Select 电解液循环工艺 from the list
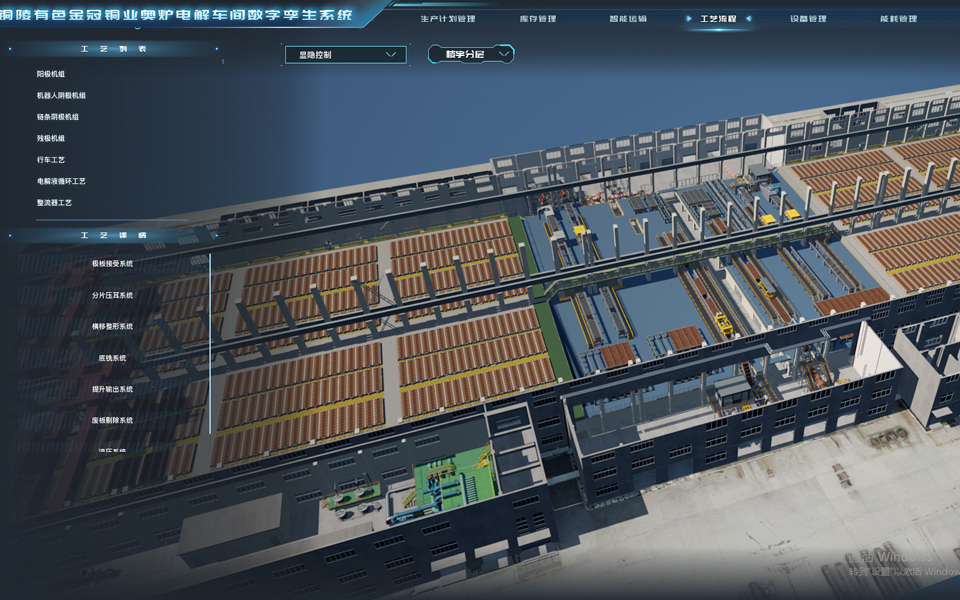 [x=61, y=182]
